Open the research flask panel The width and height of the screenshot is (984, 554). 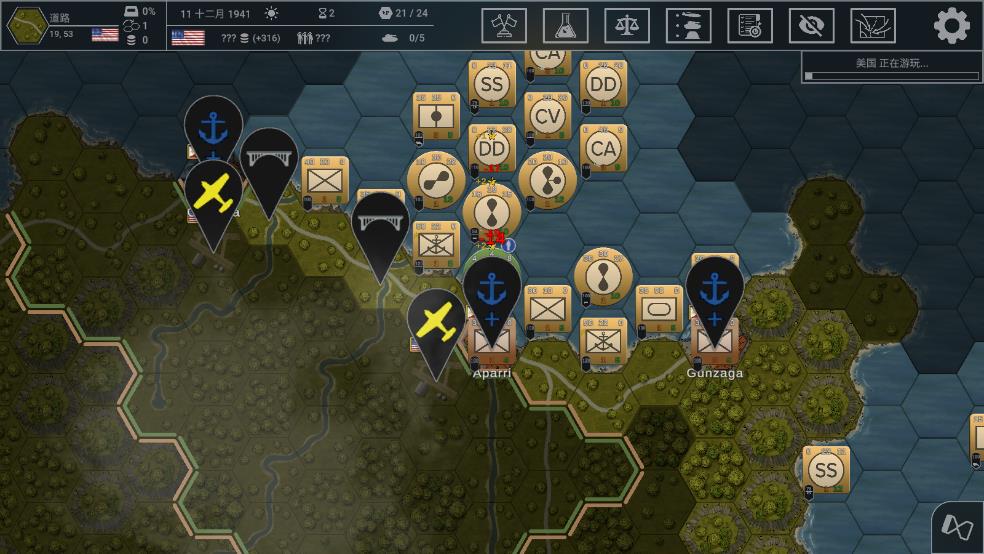point(566,25)
